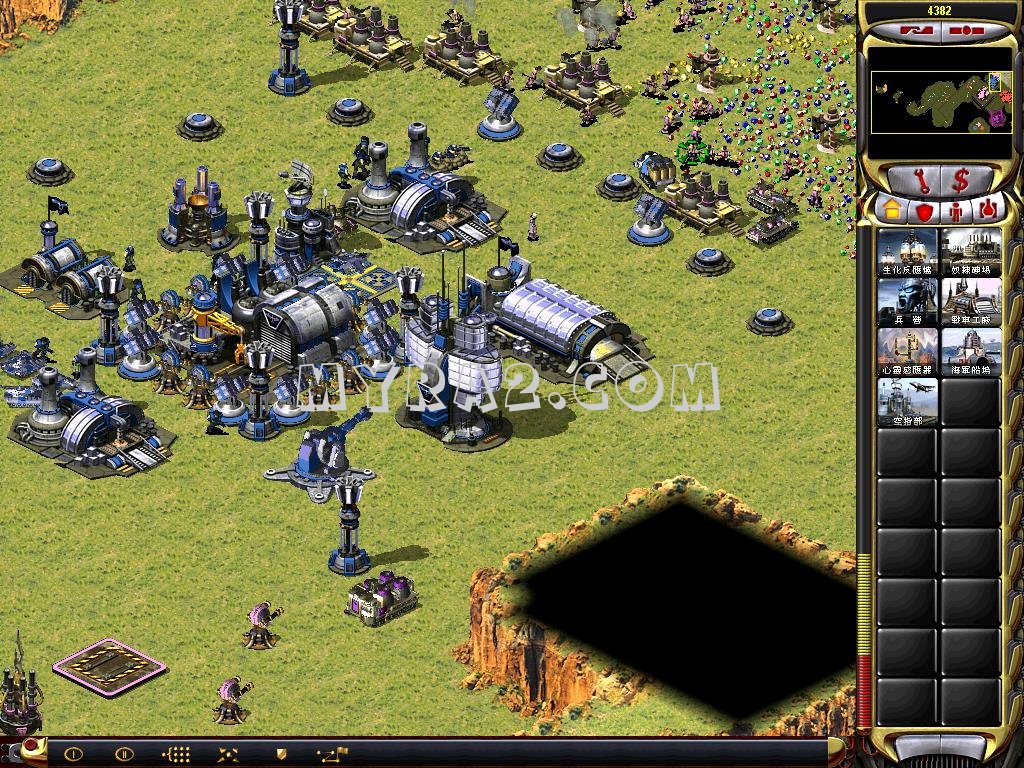Activate the sell dollar-sign button
The height and width of the screenshot is (768, 1024).
[962, 181]
